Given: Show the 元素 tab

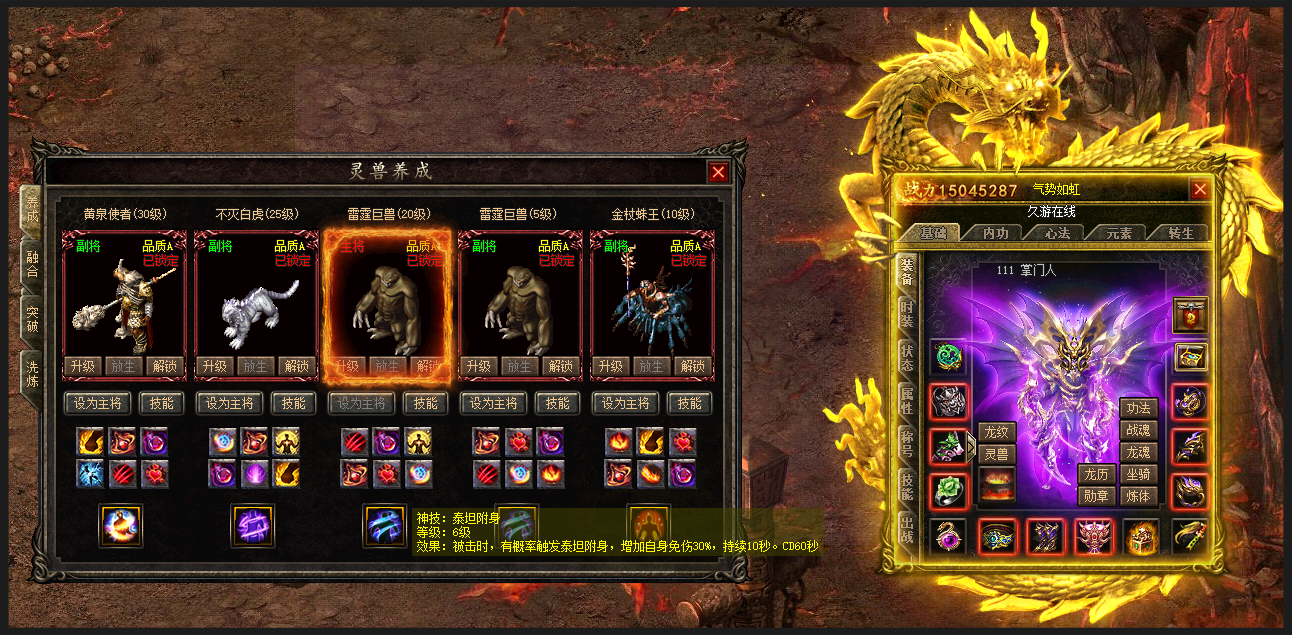Looking at the screenshot, I should click(1119, 233).
